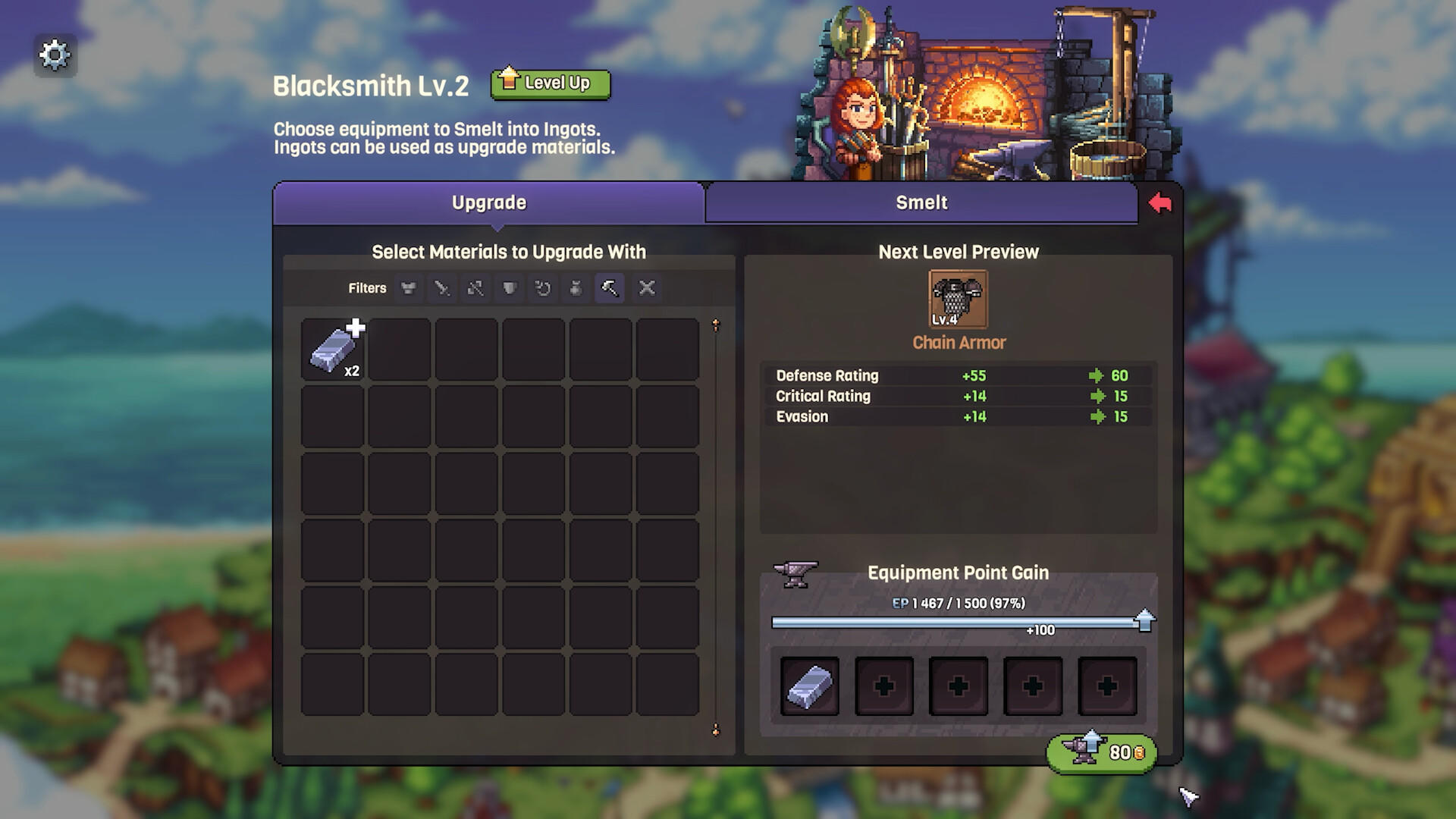Clear filters with the X icon
This screenshot has width=1456, height=819.
(646, 288)
